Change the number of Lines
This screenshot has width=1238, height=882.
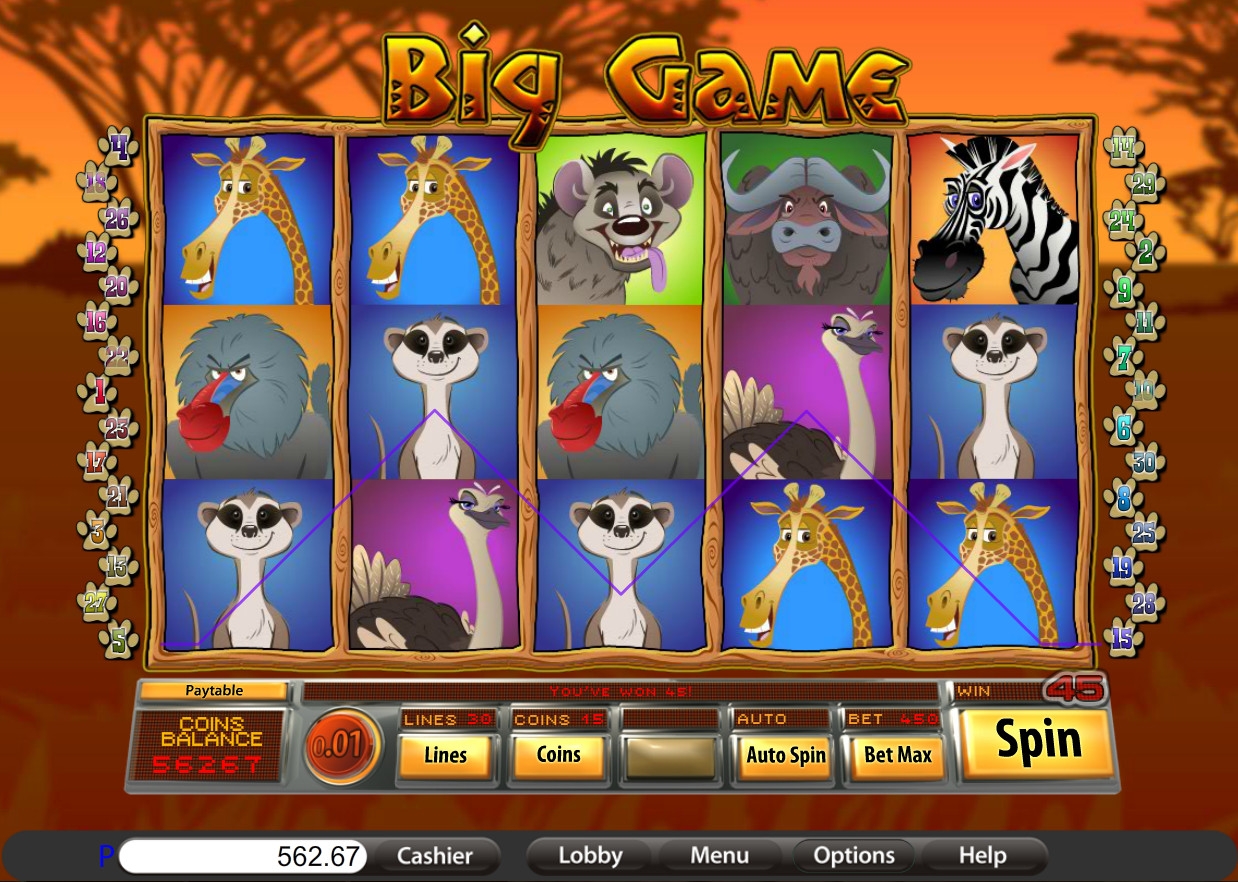click(445, 755)
